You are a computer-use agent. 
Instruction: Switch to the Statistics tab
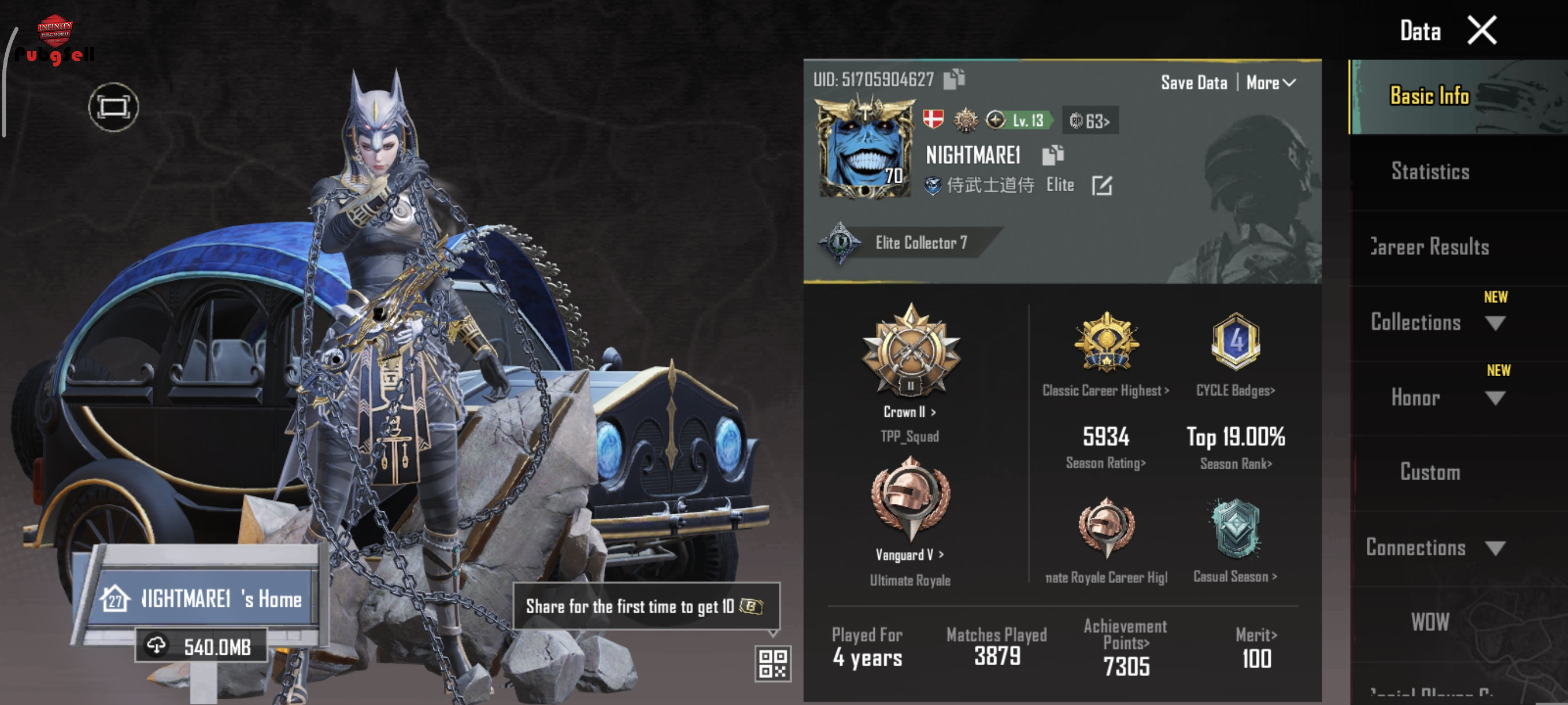[1430, 172]
